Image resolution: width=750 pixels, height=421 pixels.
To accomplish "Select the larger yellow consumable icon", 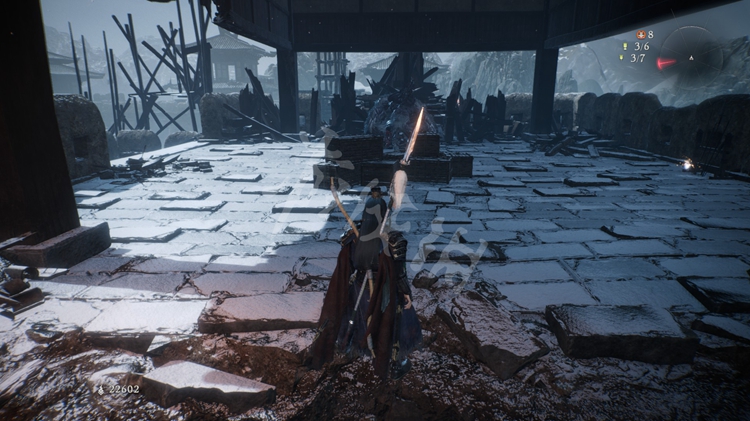I will [624, 46].
